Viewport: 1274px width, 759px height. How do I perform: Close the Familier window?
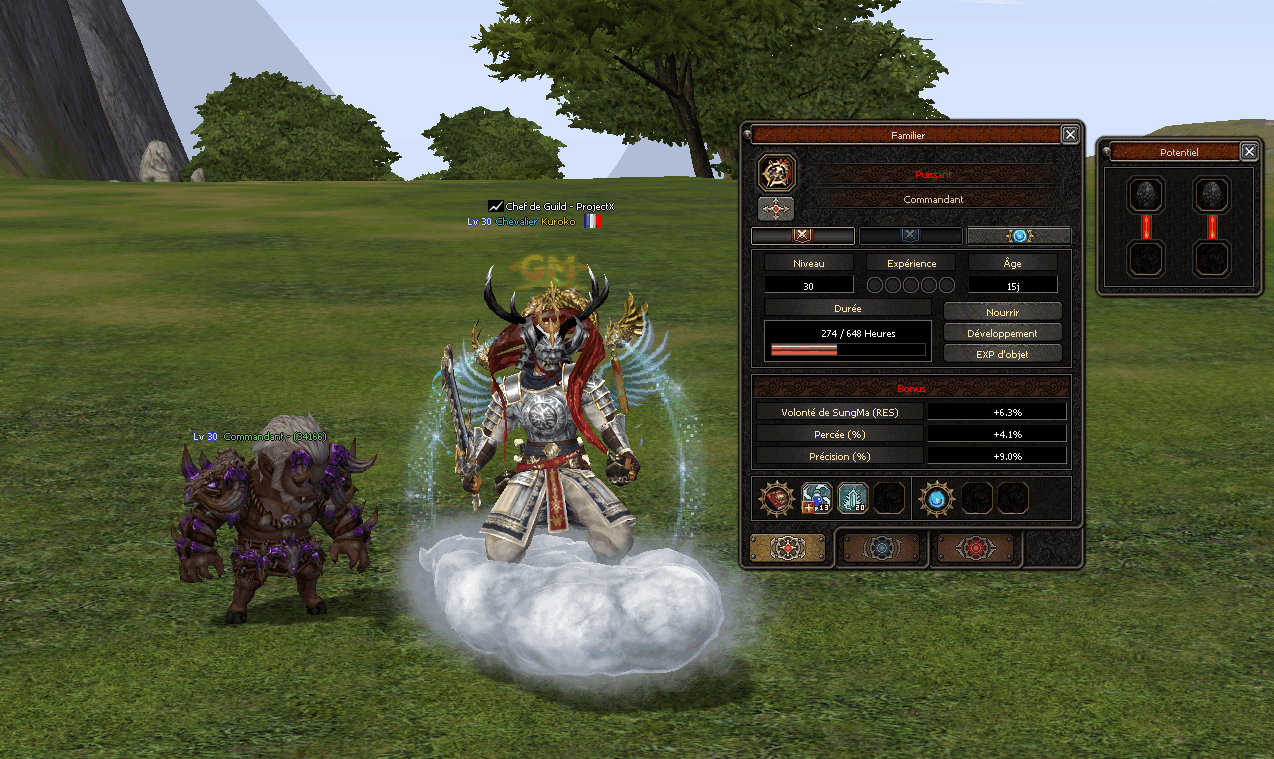1070,135
